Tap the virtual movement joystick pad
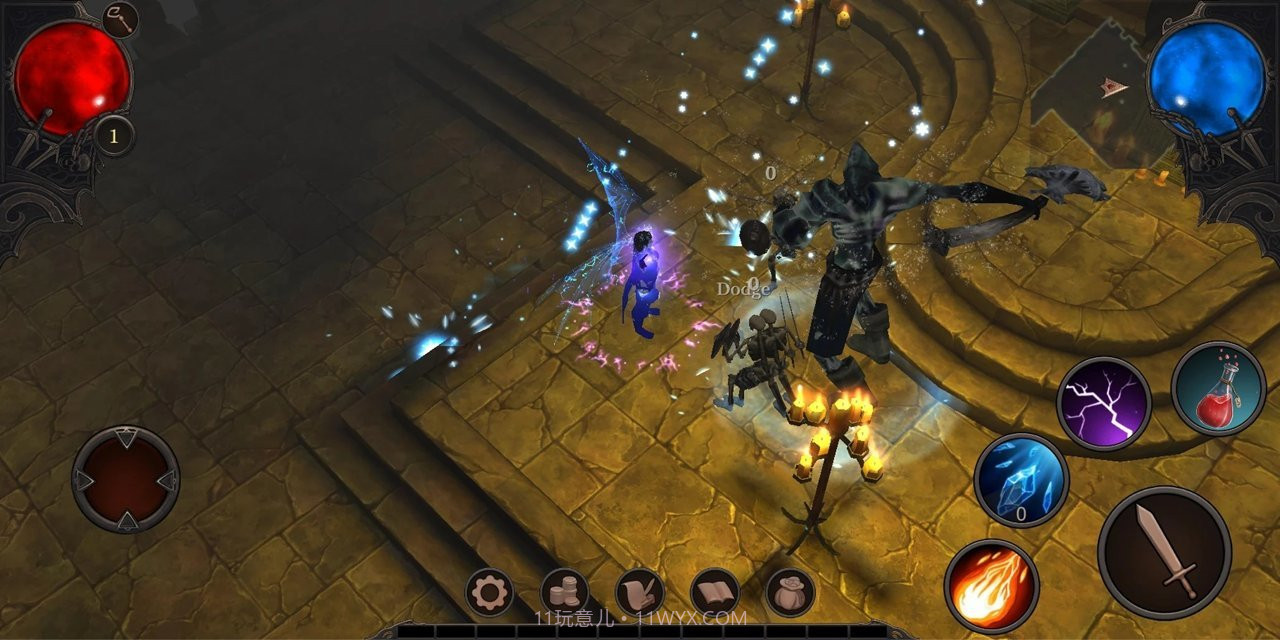This screenshot has height=640, width=1280. pos(126,479)
